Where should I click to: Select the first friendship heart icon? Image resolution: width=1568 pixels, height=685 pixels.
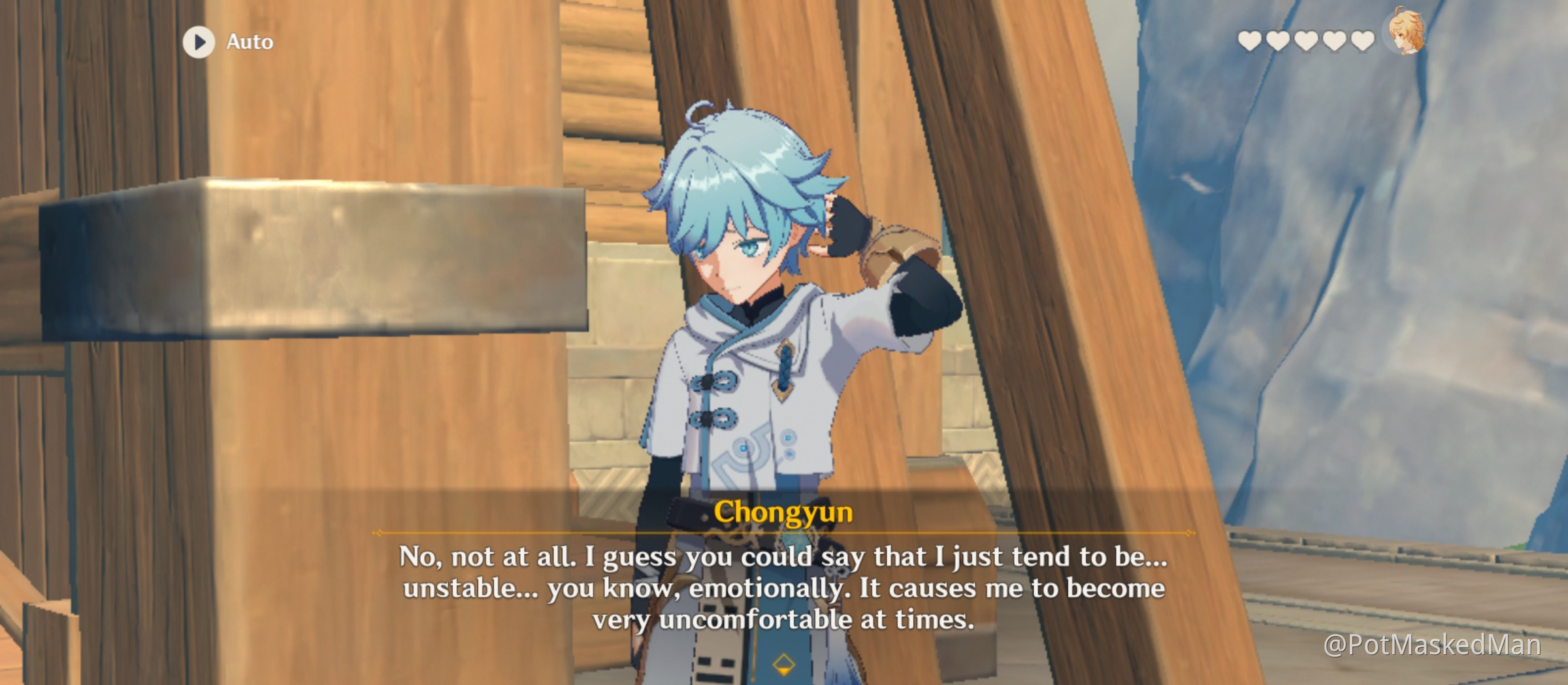click(1250, 39)
